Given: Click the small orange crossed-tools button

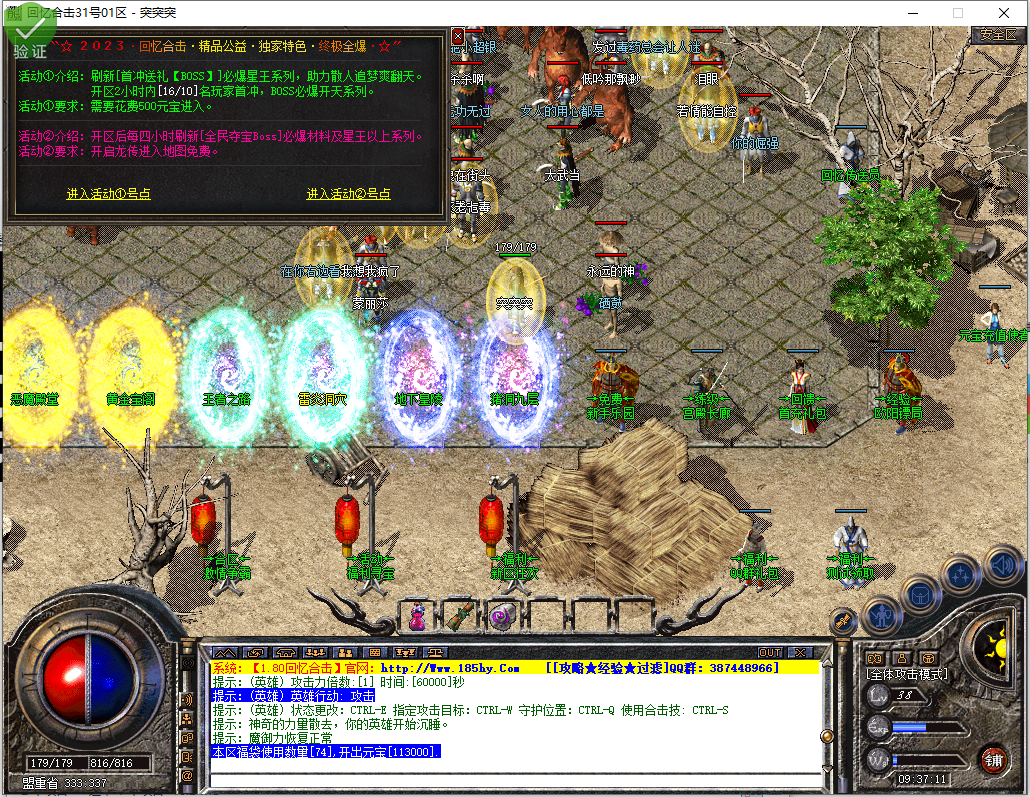Looking at the screenshot, I should 844,622.
